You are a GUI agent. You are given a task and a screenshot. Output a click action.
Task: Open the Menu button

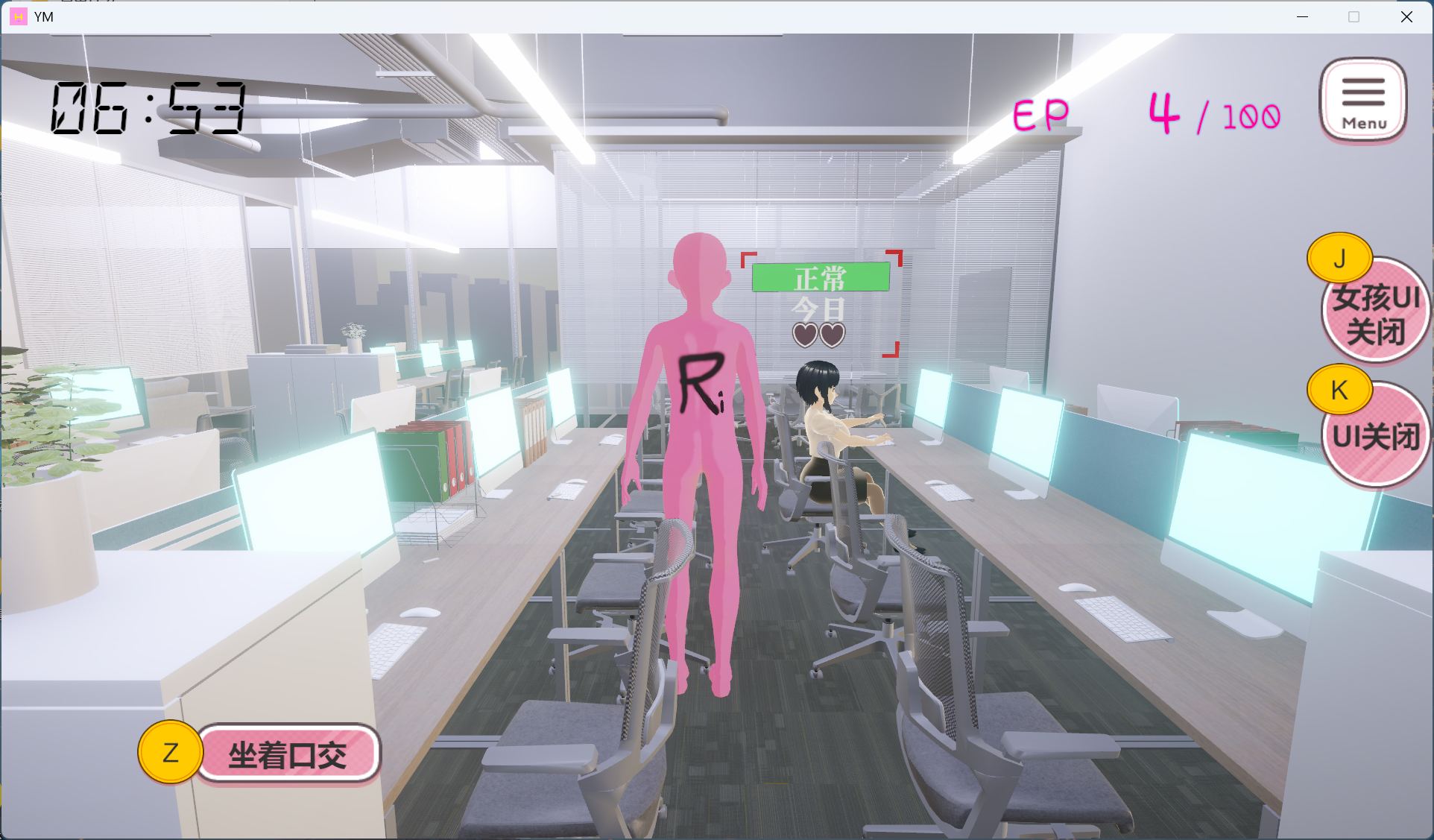tap(1363, 101)
